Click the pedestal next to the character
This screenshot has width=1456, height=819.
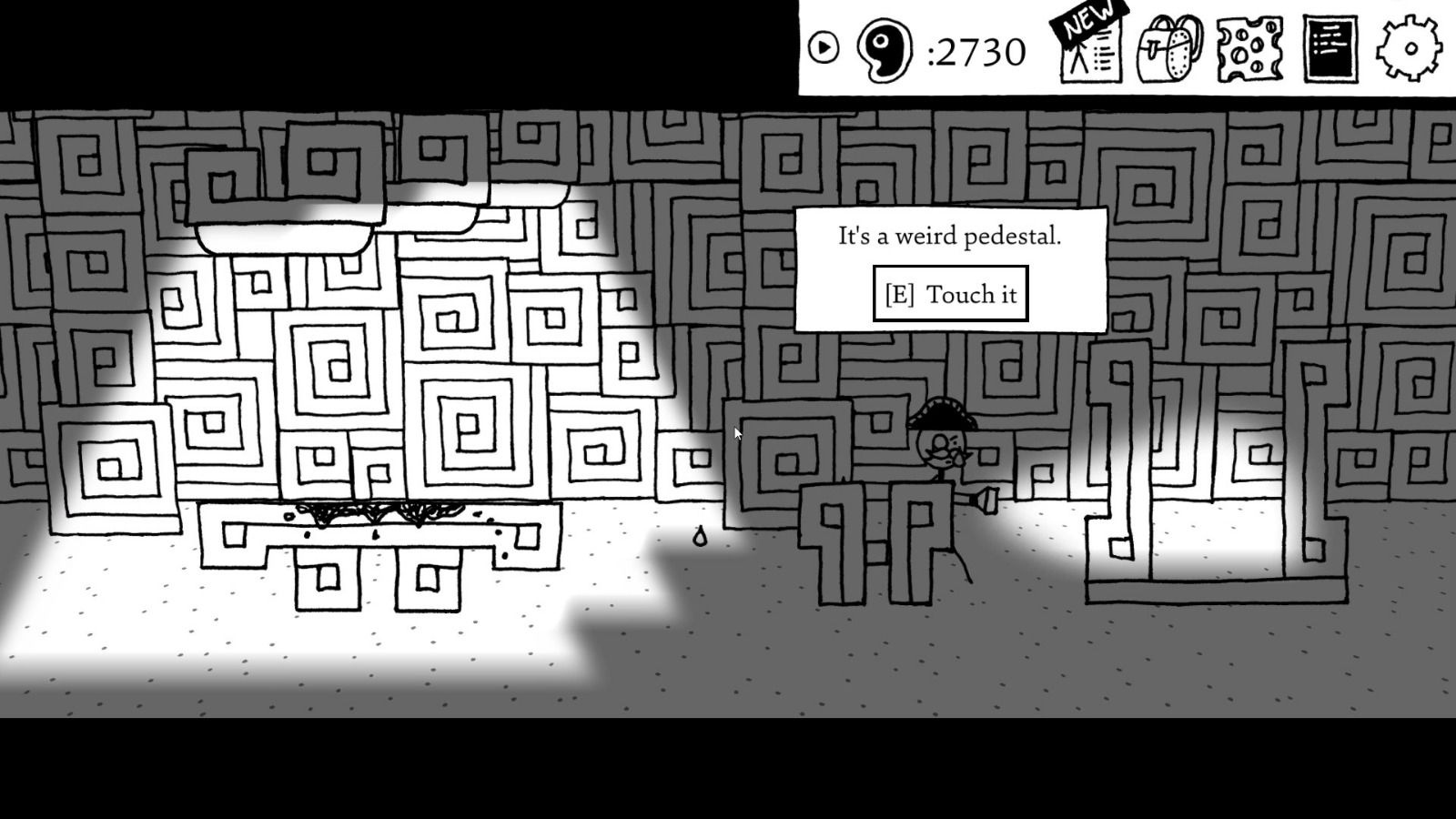874,546
